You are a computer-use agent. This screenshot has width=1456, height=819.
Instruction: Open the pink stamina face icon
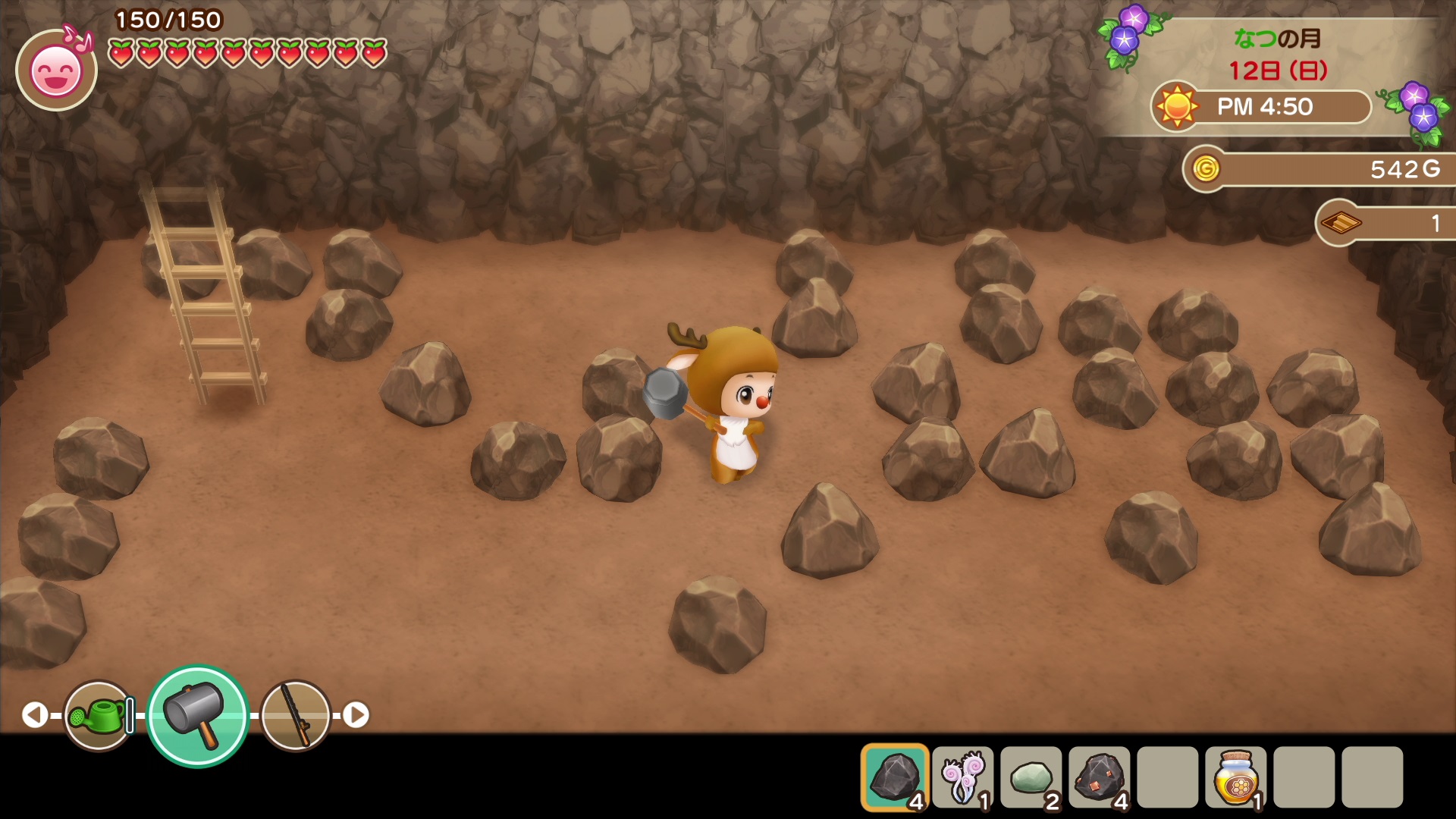point(56,71)
